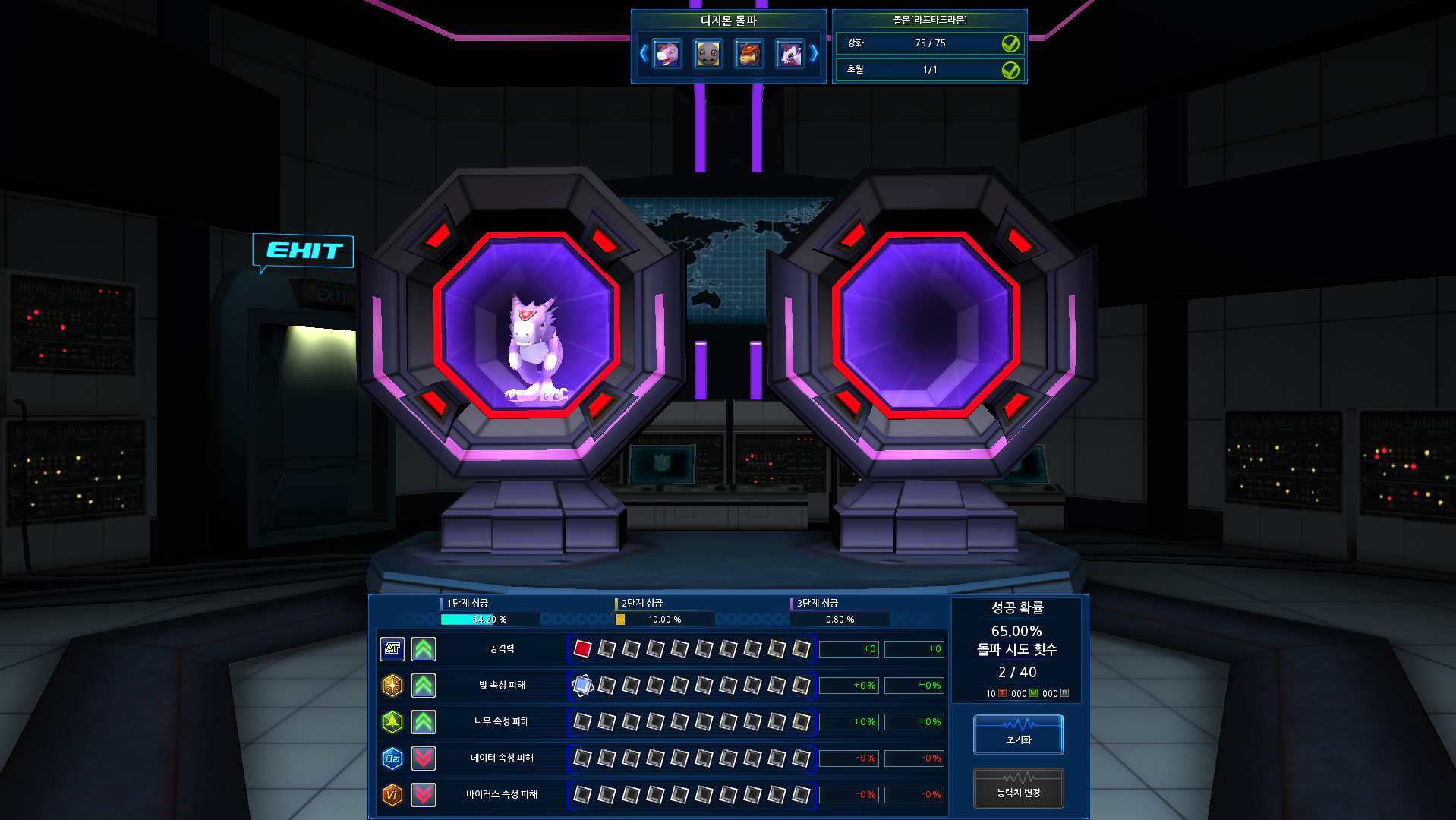
Task: Select the white and purple striped Digimon portrait
Action: [790, 54]
